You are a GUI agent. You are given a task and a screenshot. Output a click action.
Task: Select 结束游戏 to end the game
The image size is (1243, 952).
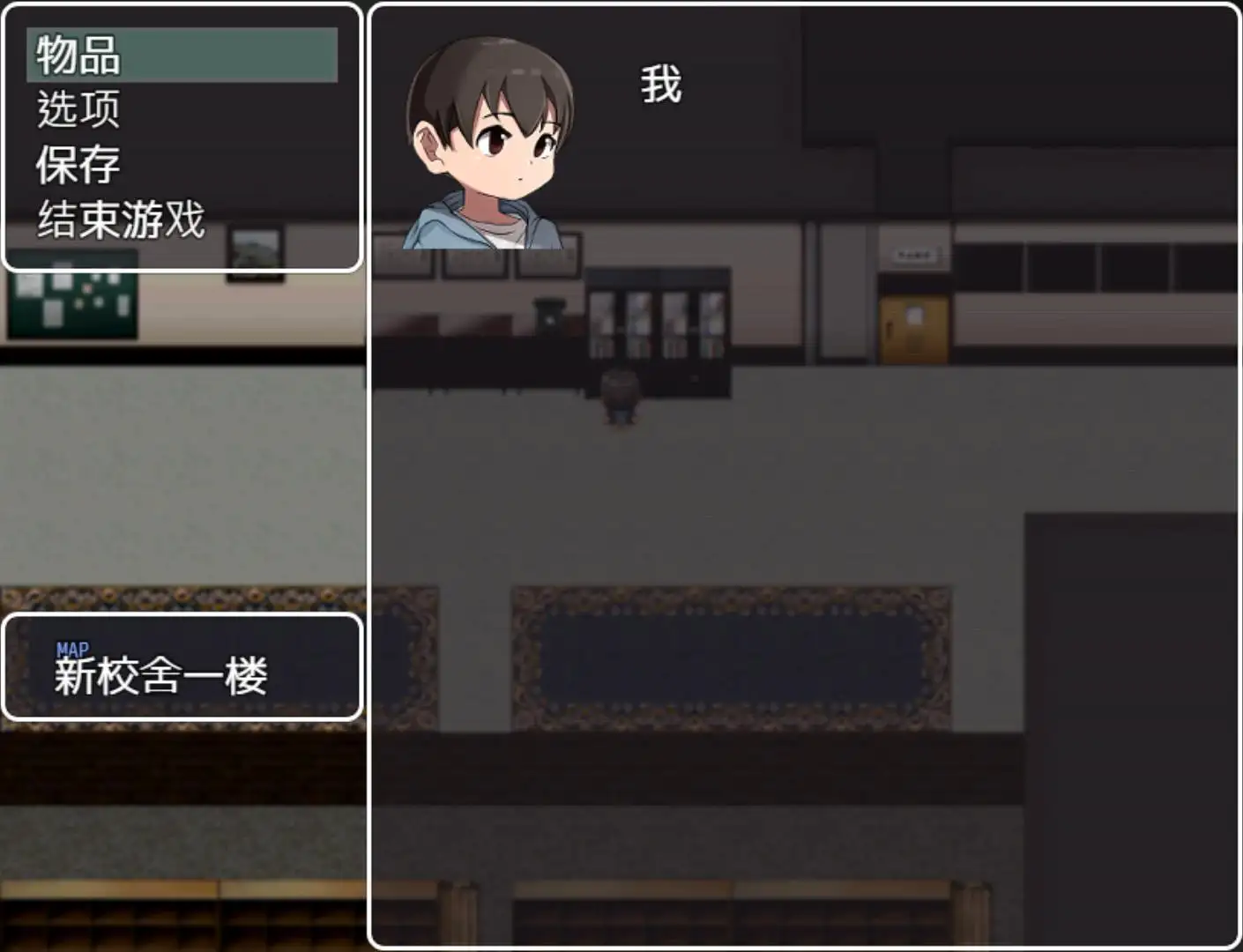[119, 220]
